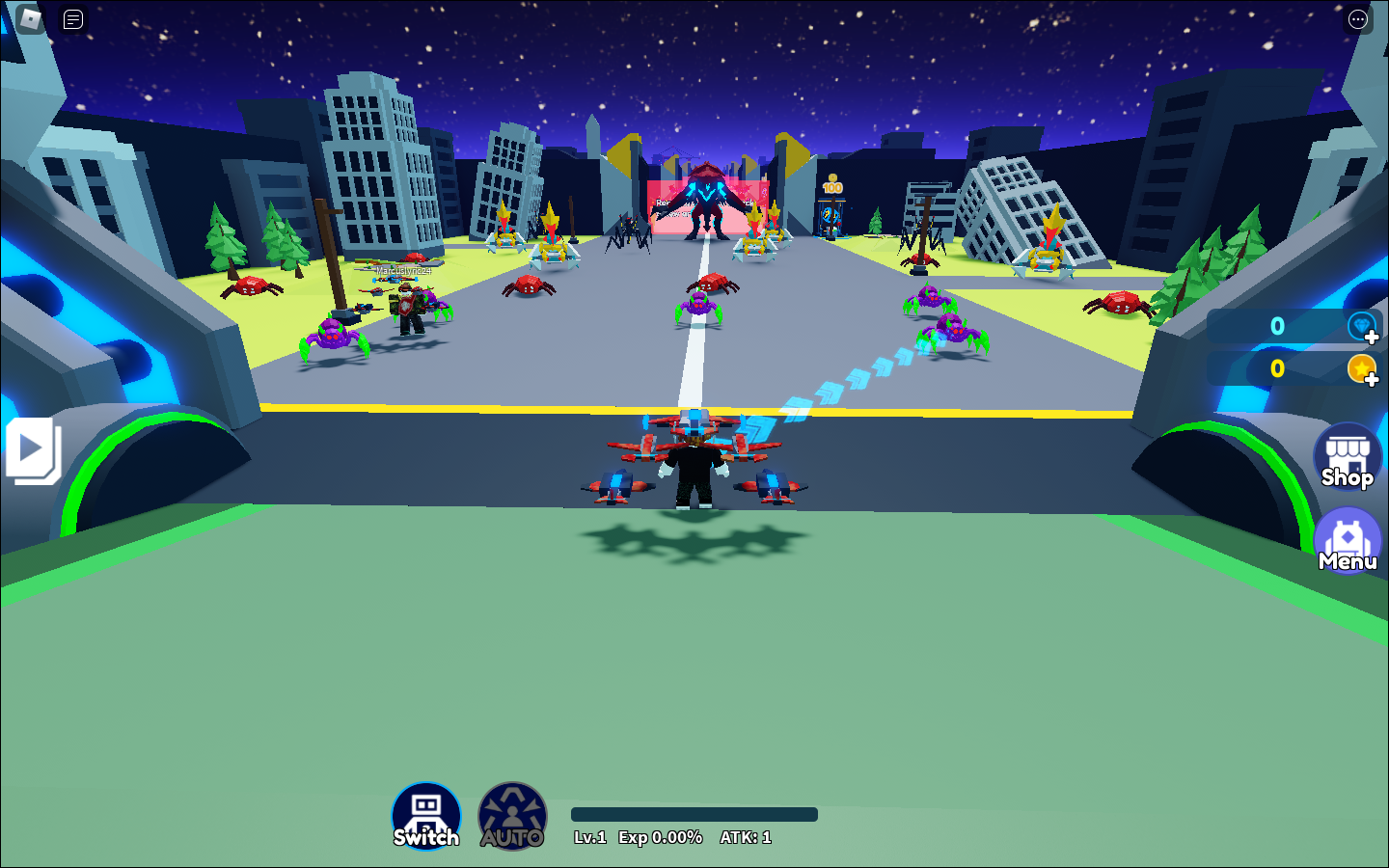Image resolution: width=1389 pixels, height=868 pixels.
Task: Open the Shop
Action: (x=1347, y=456)
